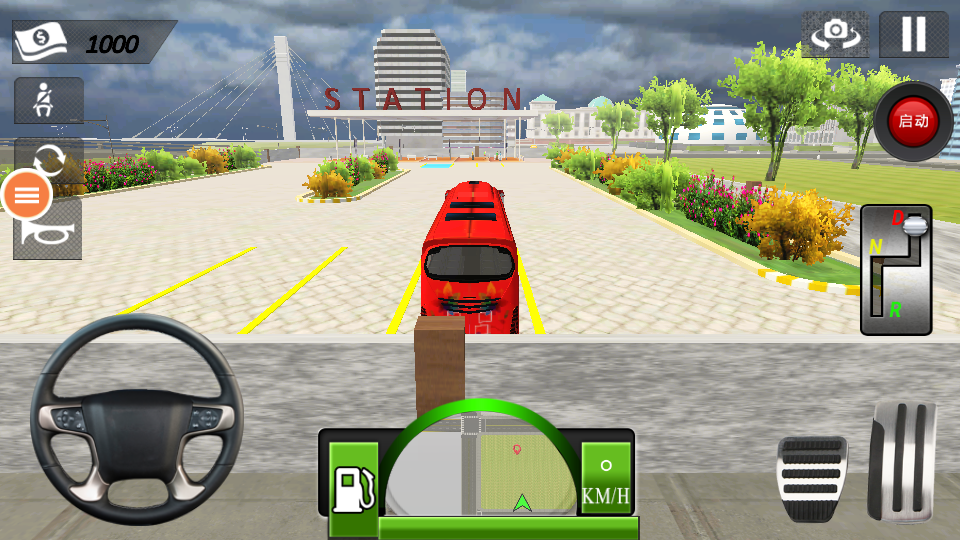Open the orange hamburger menu
This screenshot has width=960, height=540.
27,195
